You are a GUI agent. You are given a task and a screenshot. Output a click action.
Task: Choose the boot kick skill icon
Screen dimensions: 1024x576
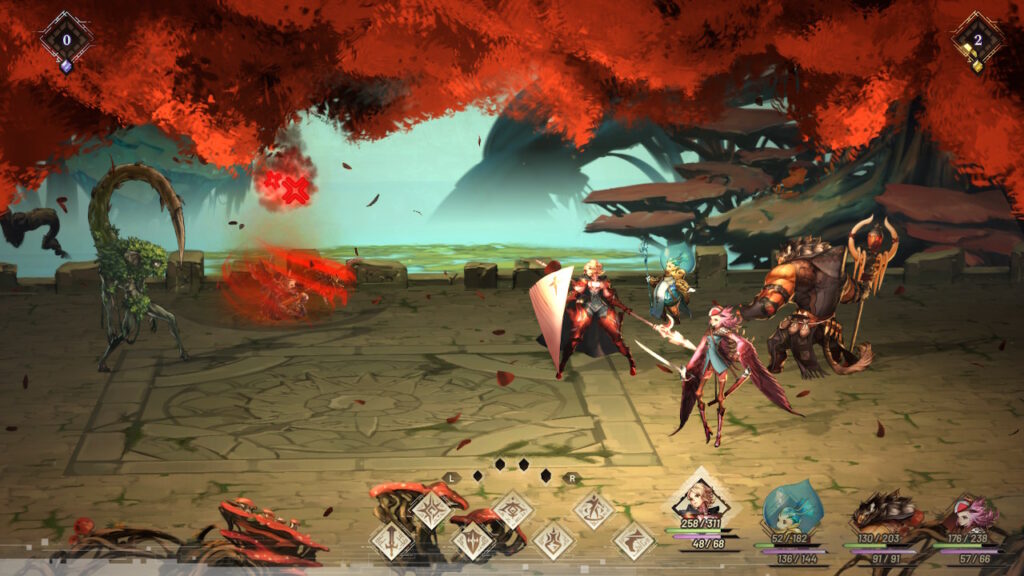point(633,541)
